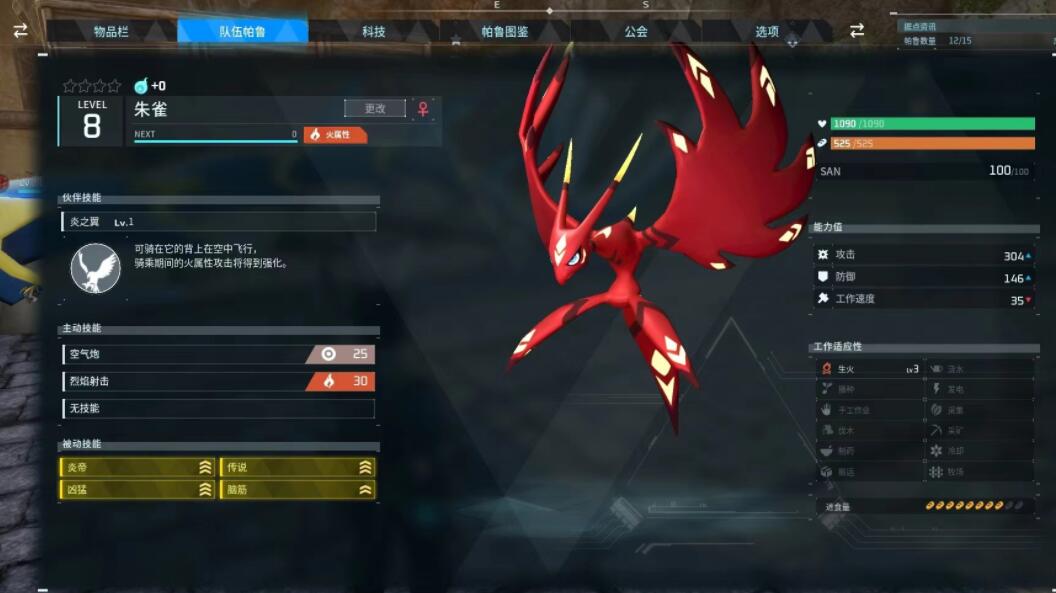Screen dimensions: 1056x593
Task: Open the 选项 options tab
Action: [x=767, y=31]
